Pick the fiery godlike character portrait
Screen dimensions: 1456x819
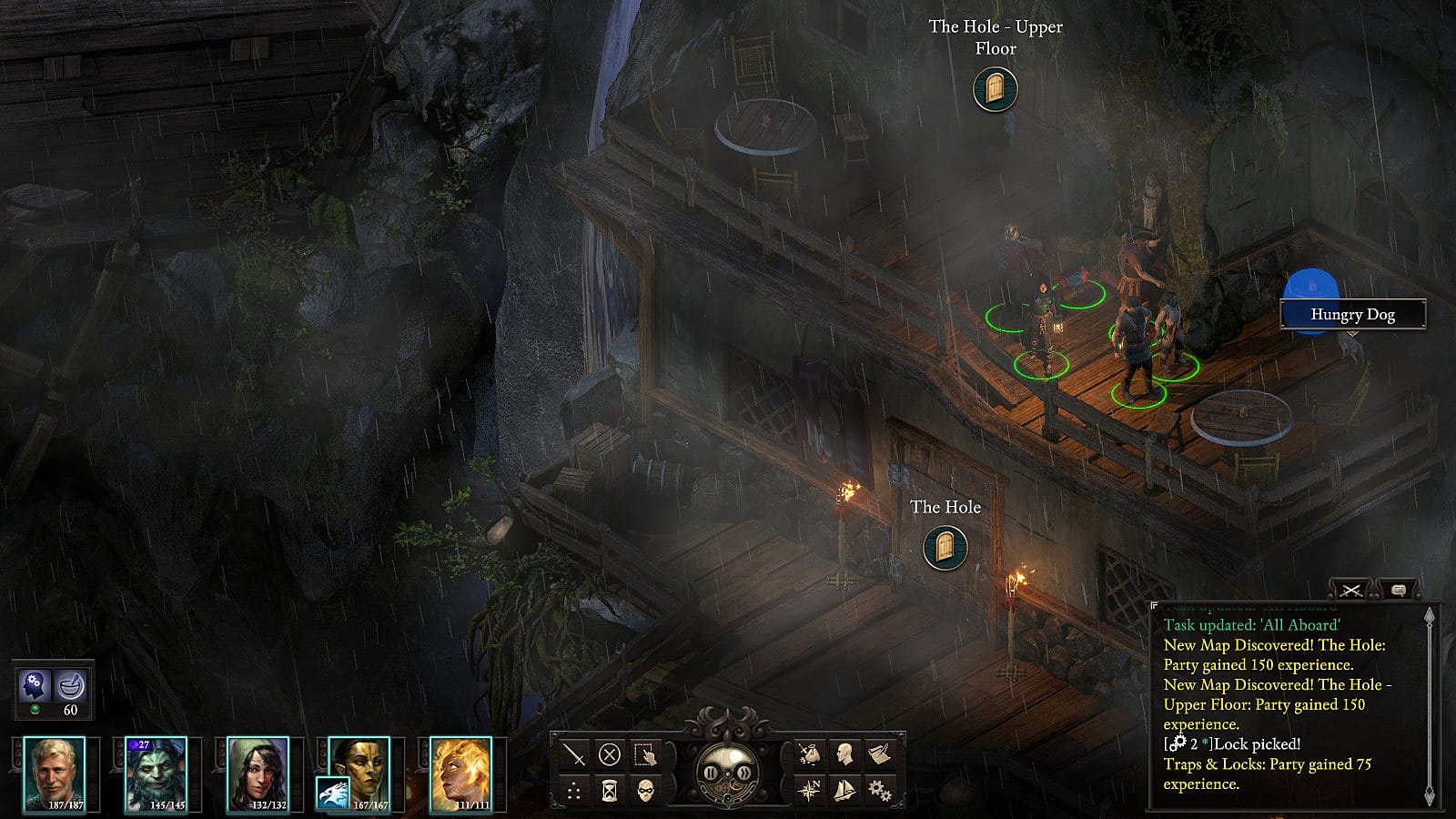point(461,773)
